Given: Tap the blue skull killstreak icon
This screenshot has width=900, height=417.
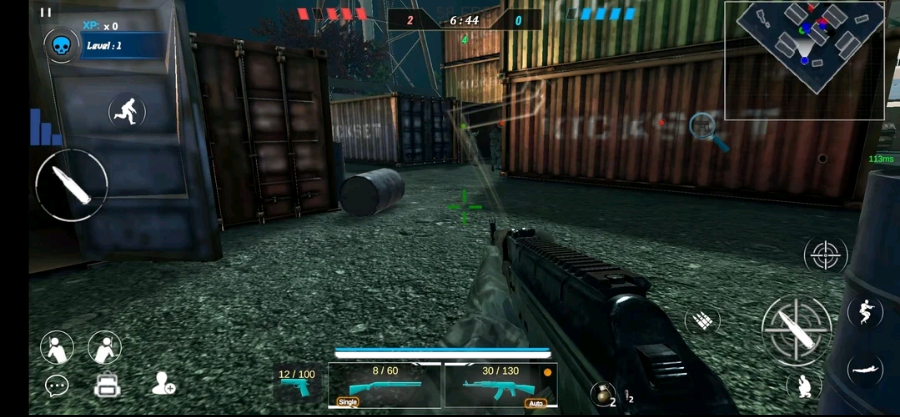Looking at the screenshot, I should pyautogui.click(x=61, y=45).
